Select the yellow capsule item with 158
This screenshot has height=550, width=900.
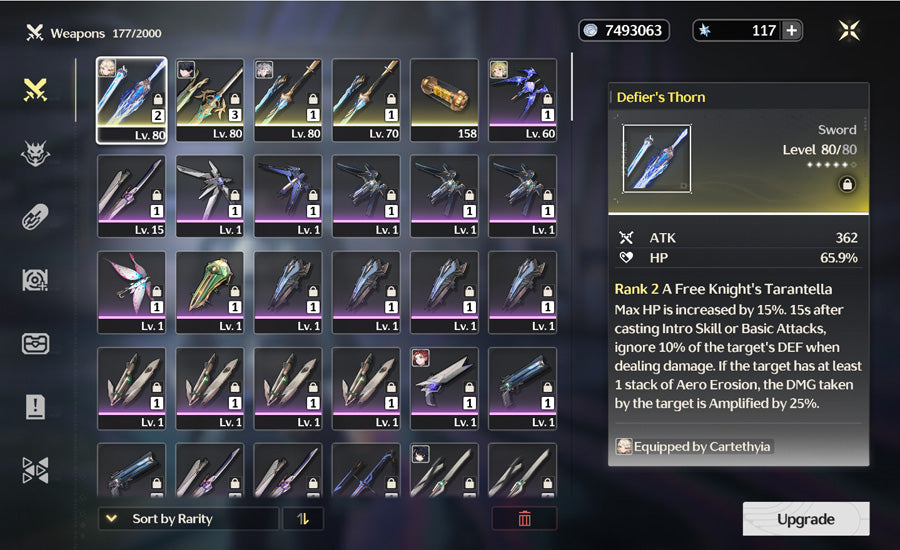point(445,100)
